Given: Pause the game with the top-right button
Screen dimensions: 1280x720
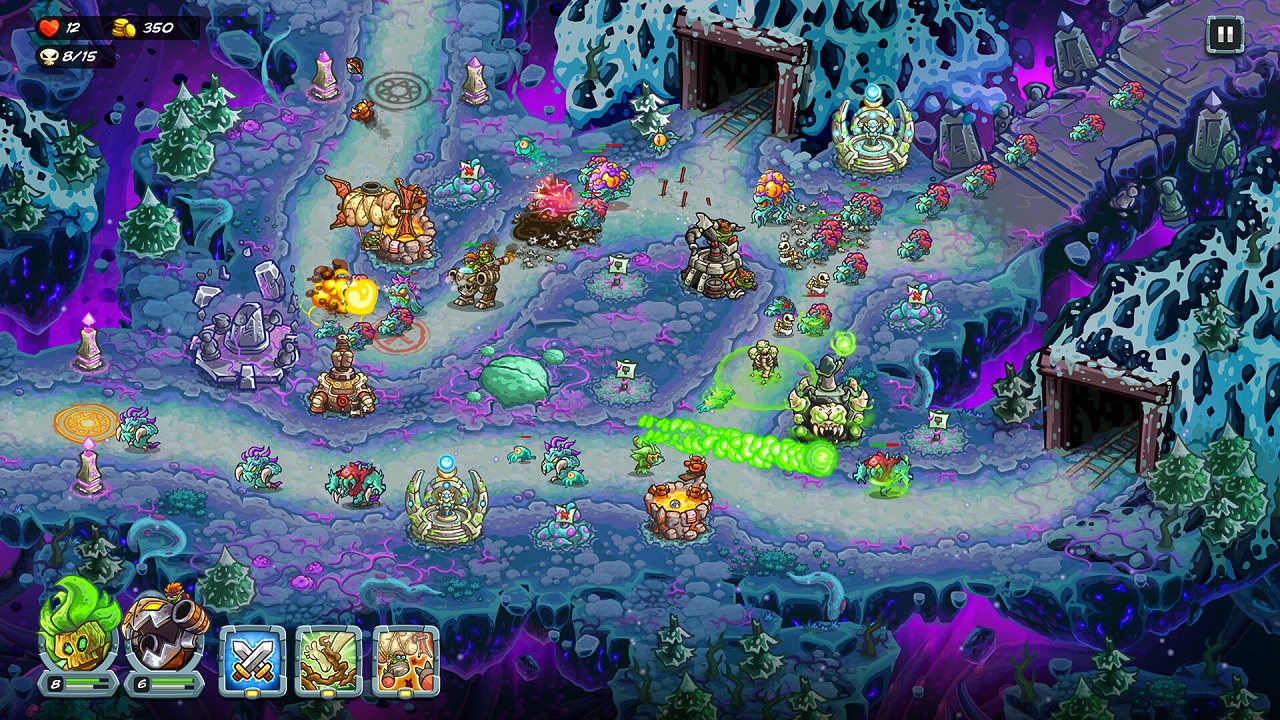Looking at the screenshot, I should coord(1224,33).
